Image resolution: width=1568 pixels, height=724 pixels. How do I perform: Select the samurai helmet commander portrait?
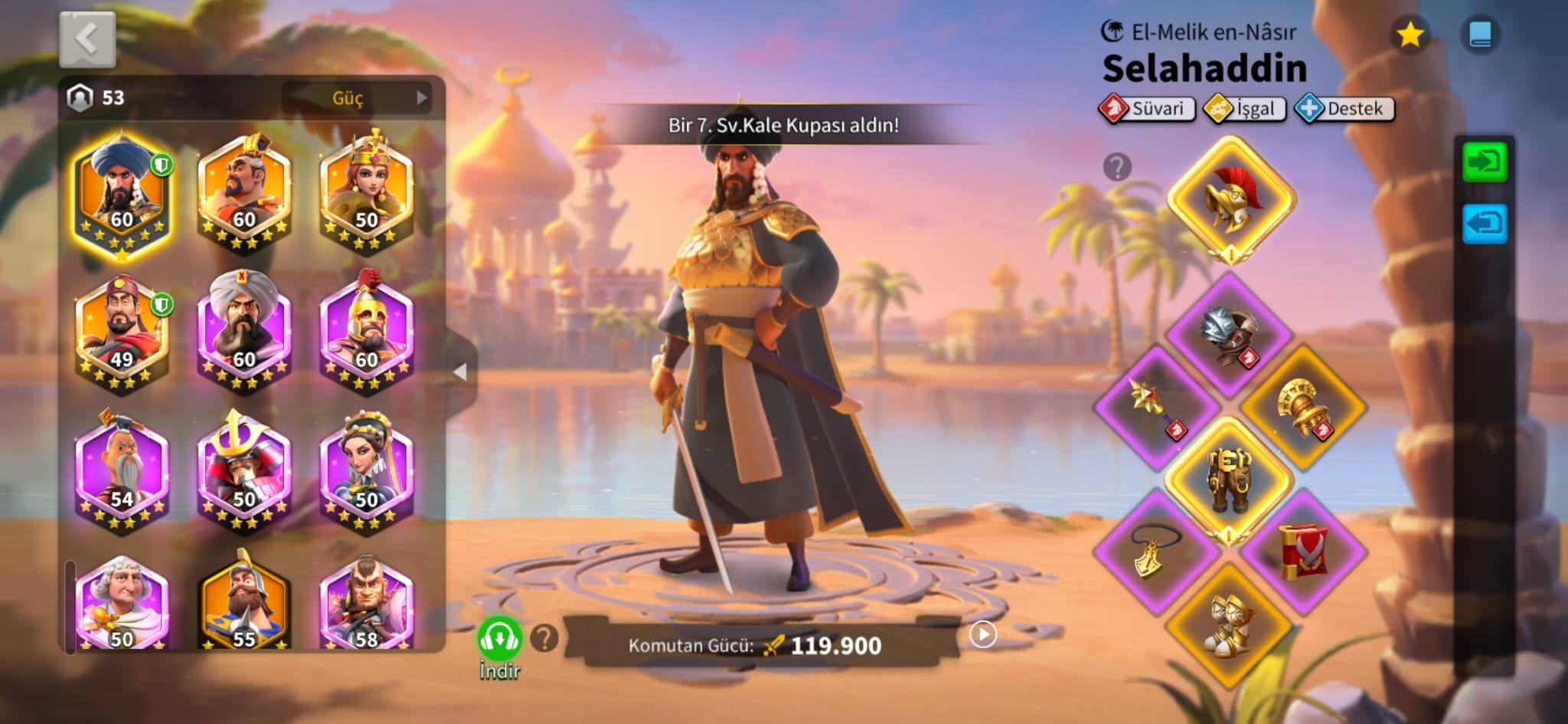243,473
